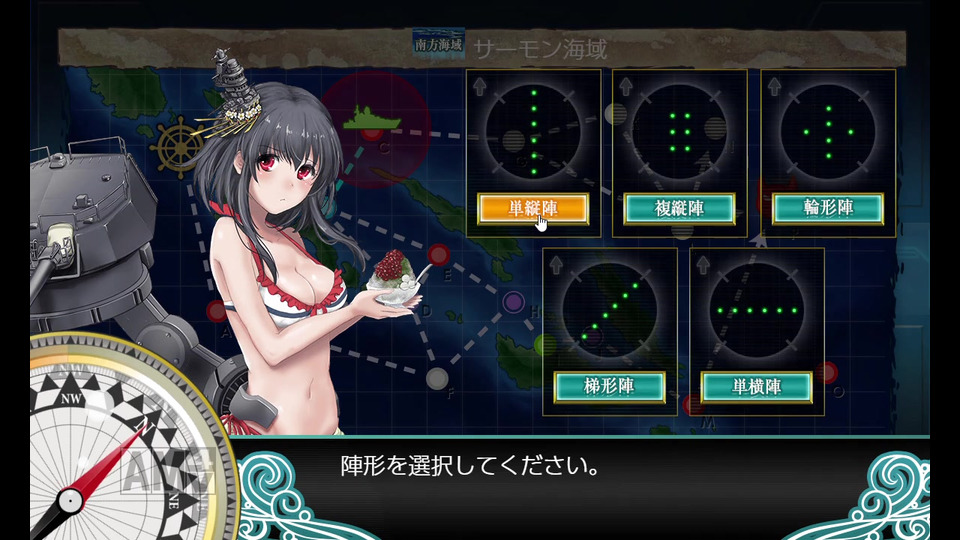The width and height of the screenshot is (960, 540).
Task: Choose the 複縦陣 double line formation
Action: point(680,208)
